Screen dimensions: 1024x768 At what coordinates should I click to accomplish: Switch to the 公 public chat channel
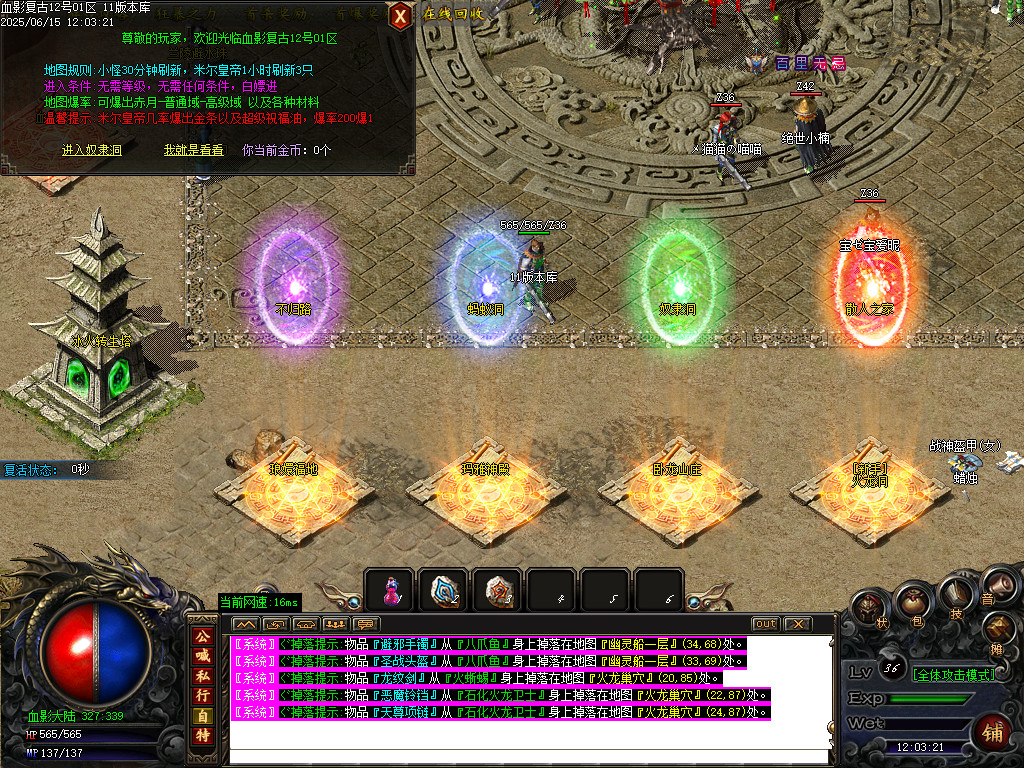(x=203, y=635)
